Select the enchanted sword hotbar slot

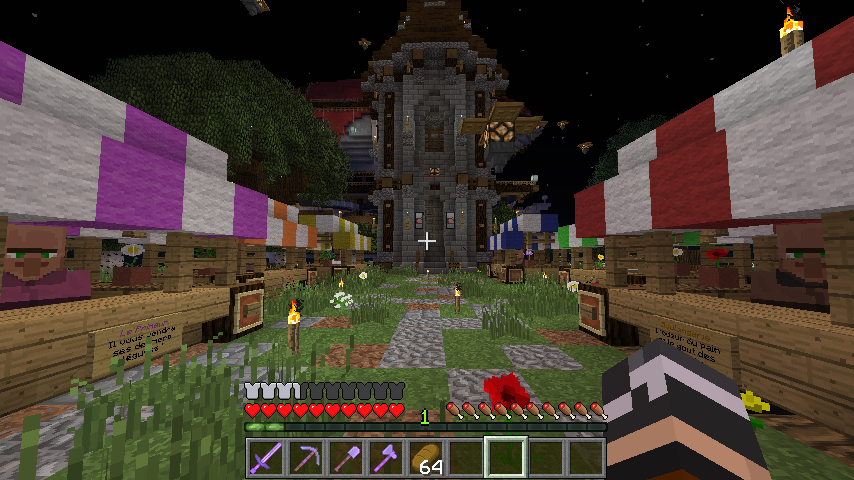(x=266, y=458)
